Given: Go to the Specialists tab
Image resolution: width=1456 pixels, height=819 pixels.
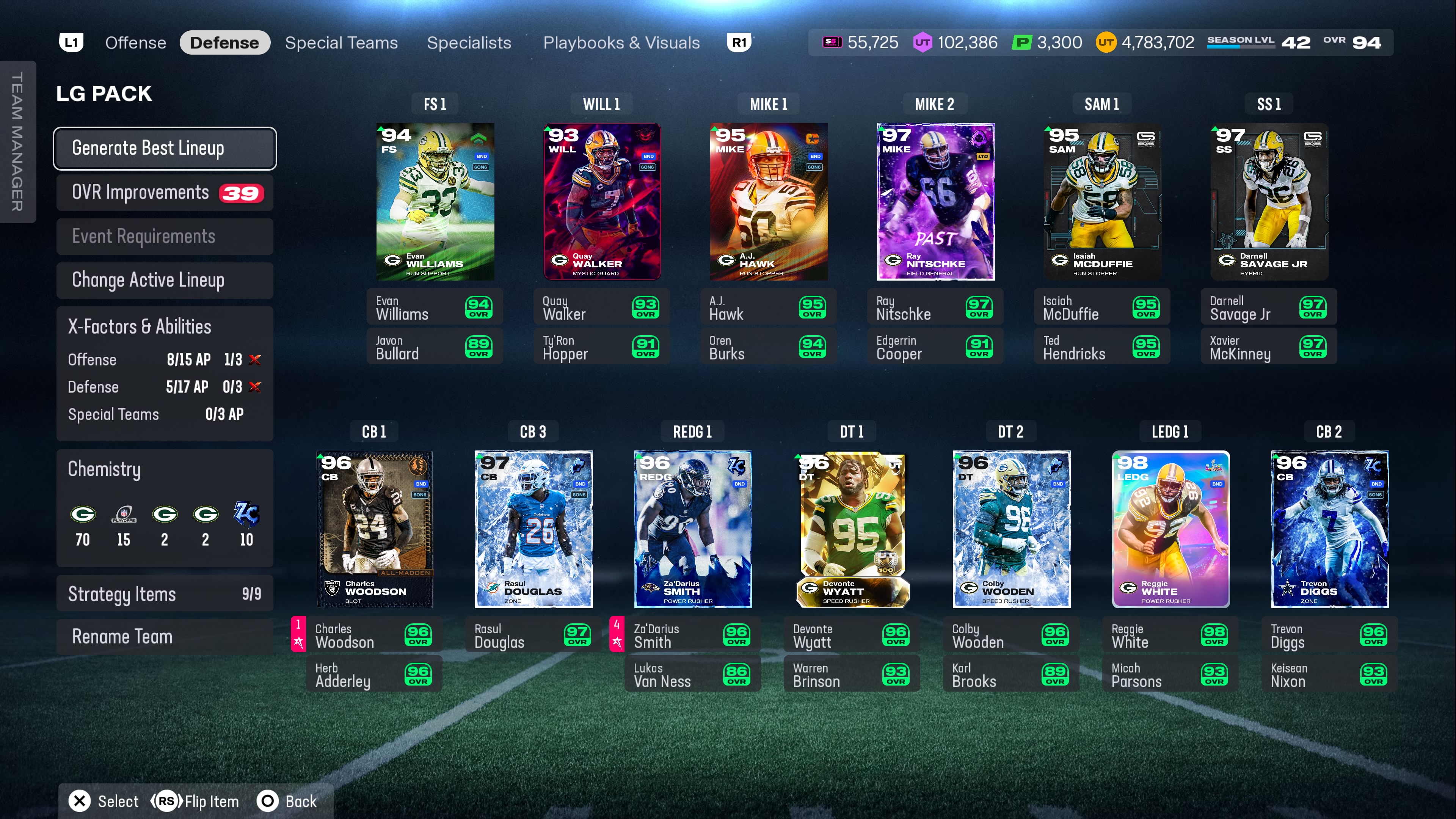Looking at the screenshot, I should [469, 43].
